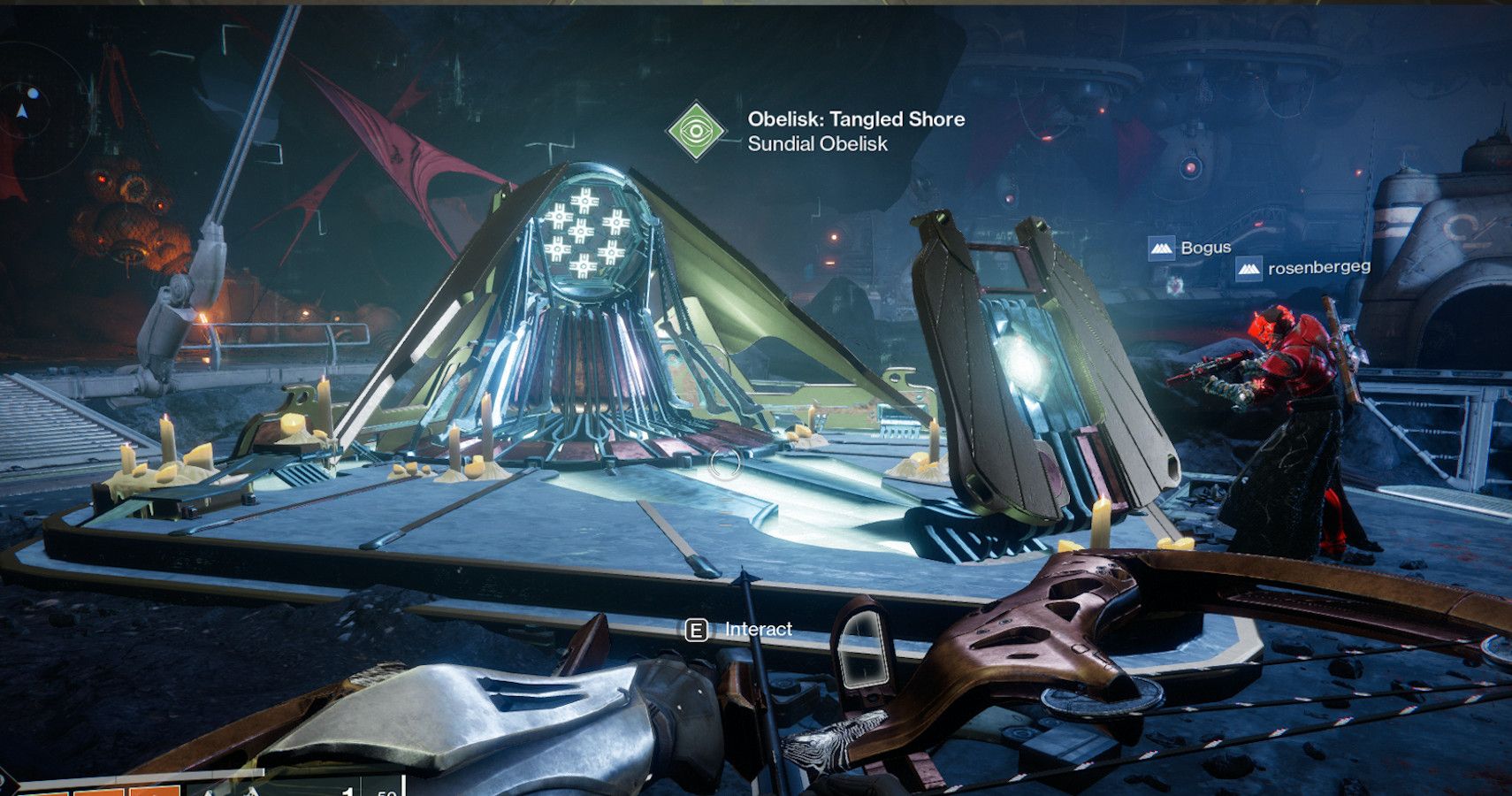Screen dimensions: 1512x796
Task: Click the Obelisk: Tangled Shore title text
Action: point(856,120)
